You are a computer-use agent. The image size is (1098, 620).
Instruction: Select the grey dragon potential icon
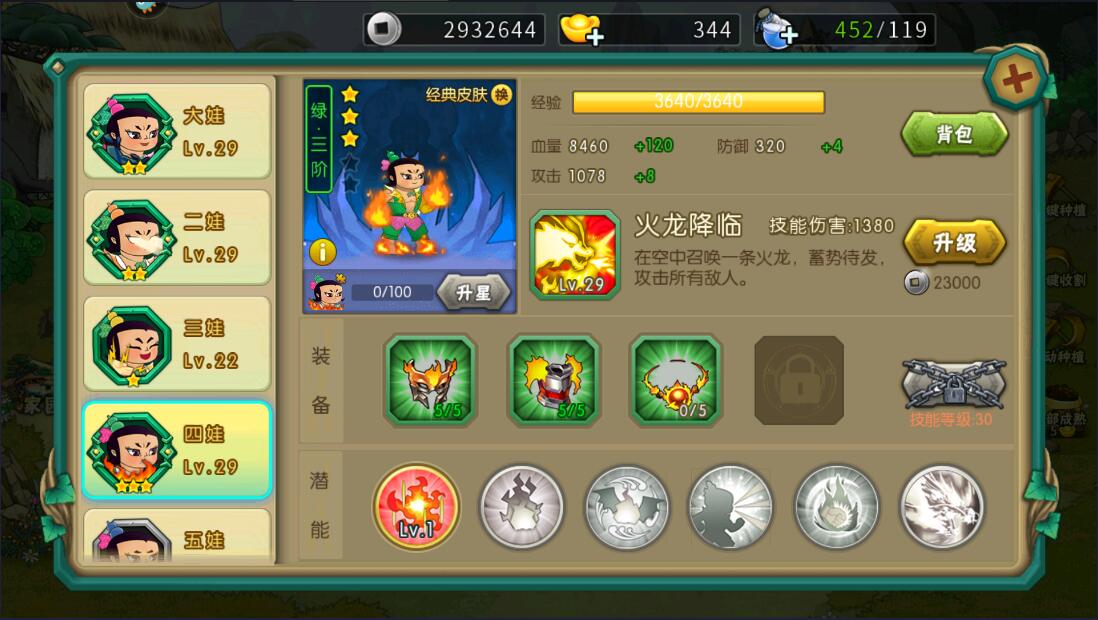(941, 506)
